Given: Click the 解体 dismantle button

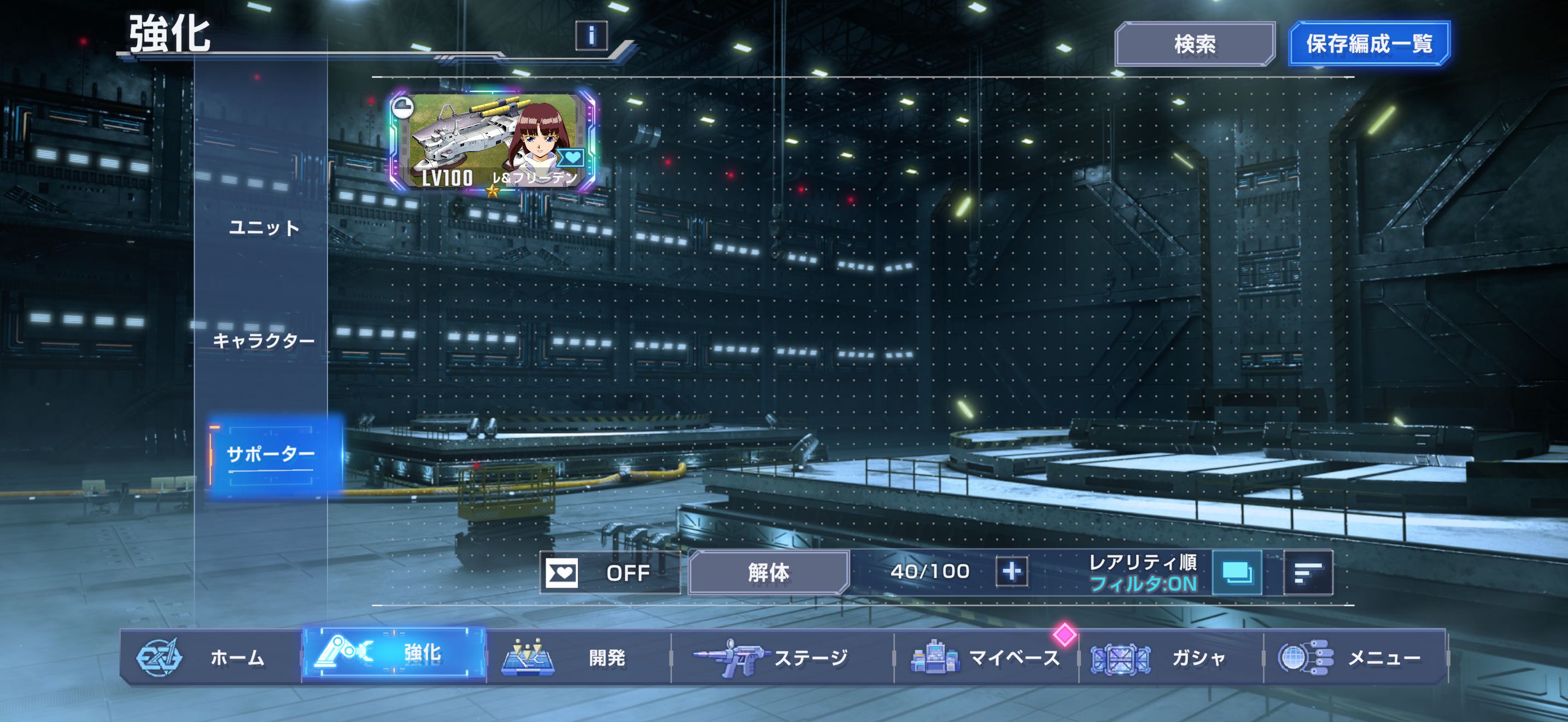Looking at the screenshot, I should [x=768, y=572].
